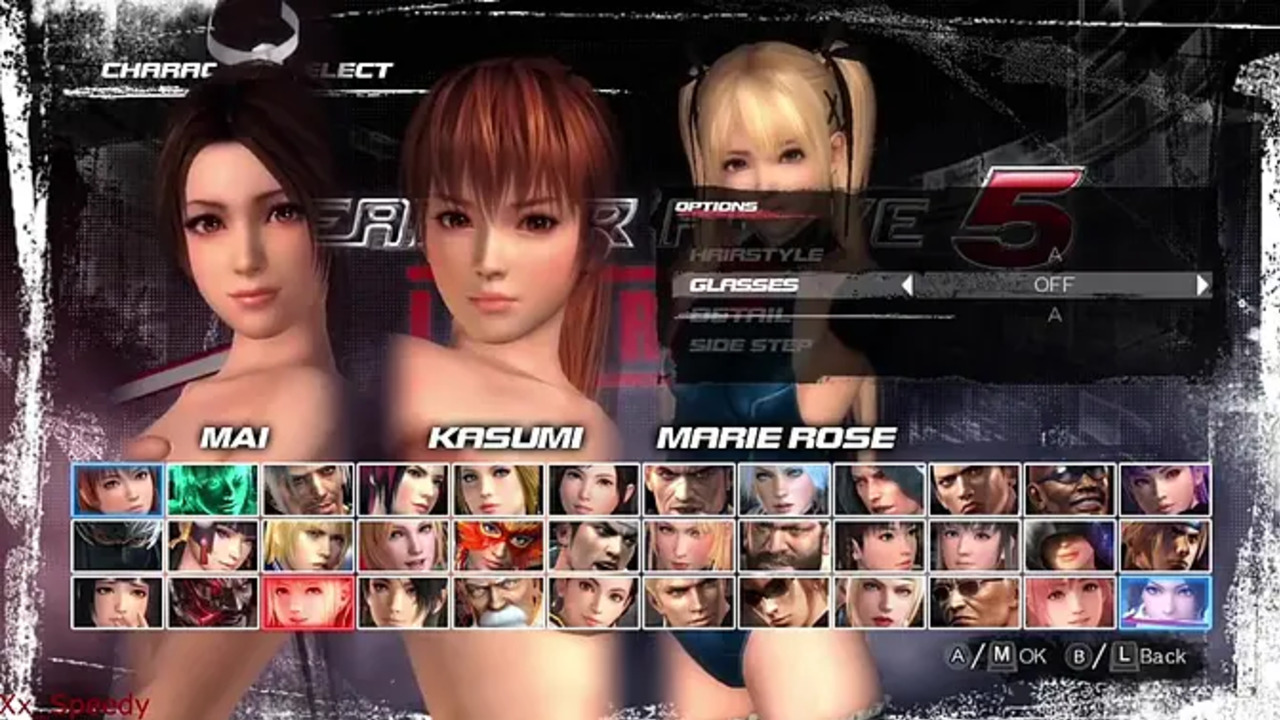Choose the purple-haired woman portrait
Image resolution: width=1280 pixels, height=720 pixels.
[x=1165, y=490]
